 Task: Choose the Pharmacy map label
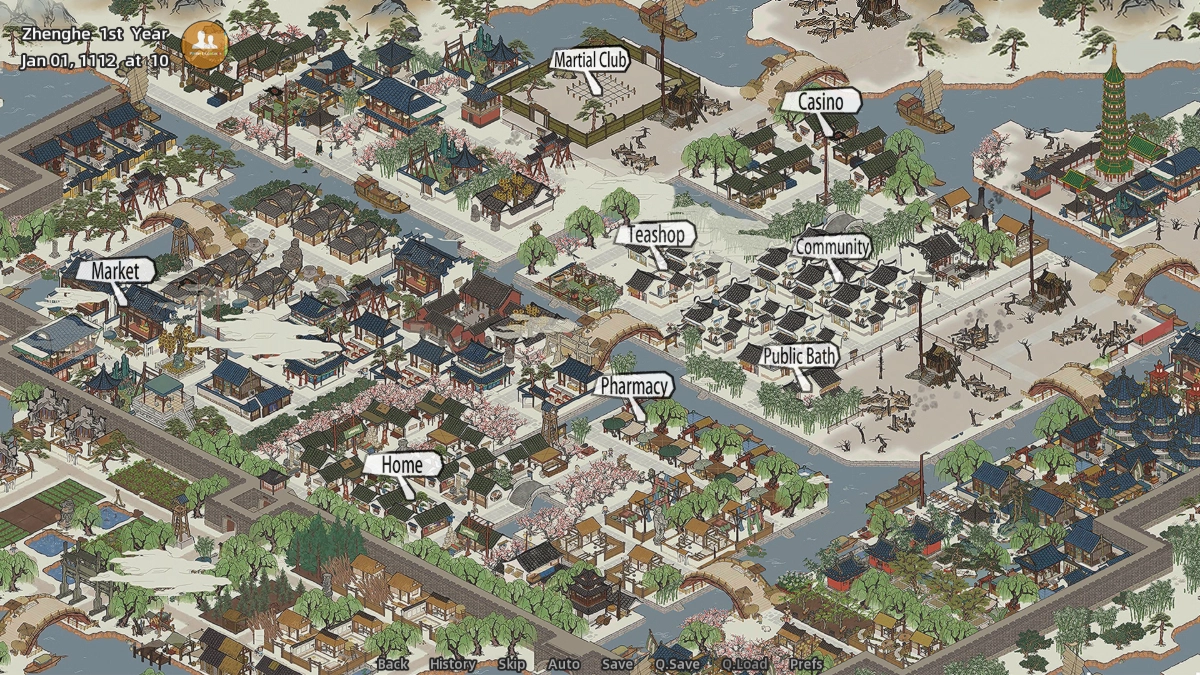coord(635,385)
